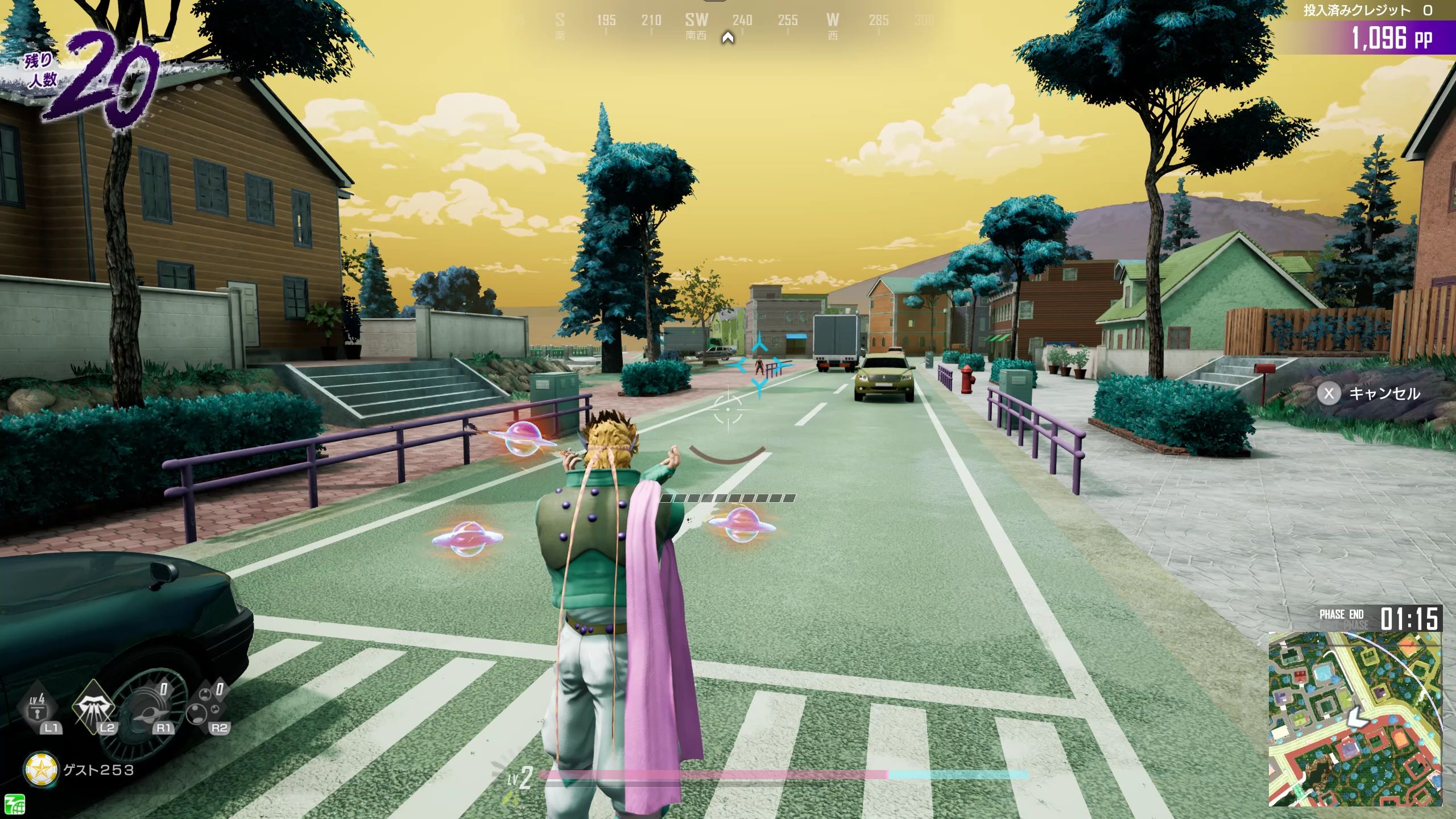Click the gold star player emblem

(42, 770)
